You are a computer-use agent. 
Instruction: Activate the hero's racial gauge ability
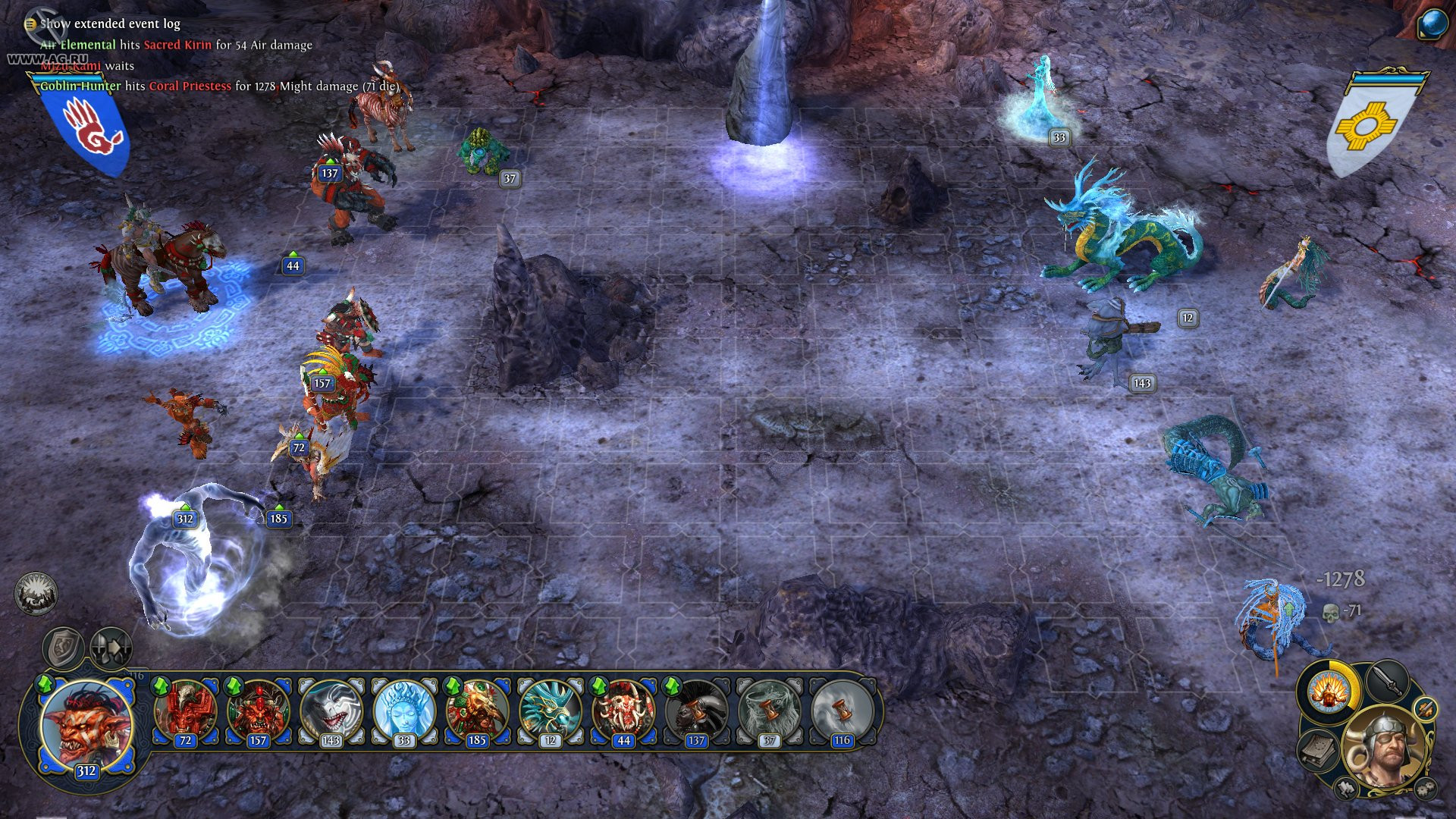tap(1329, 691)
